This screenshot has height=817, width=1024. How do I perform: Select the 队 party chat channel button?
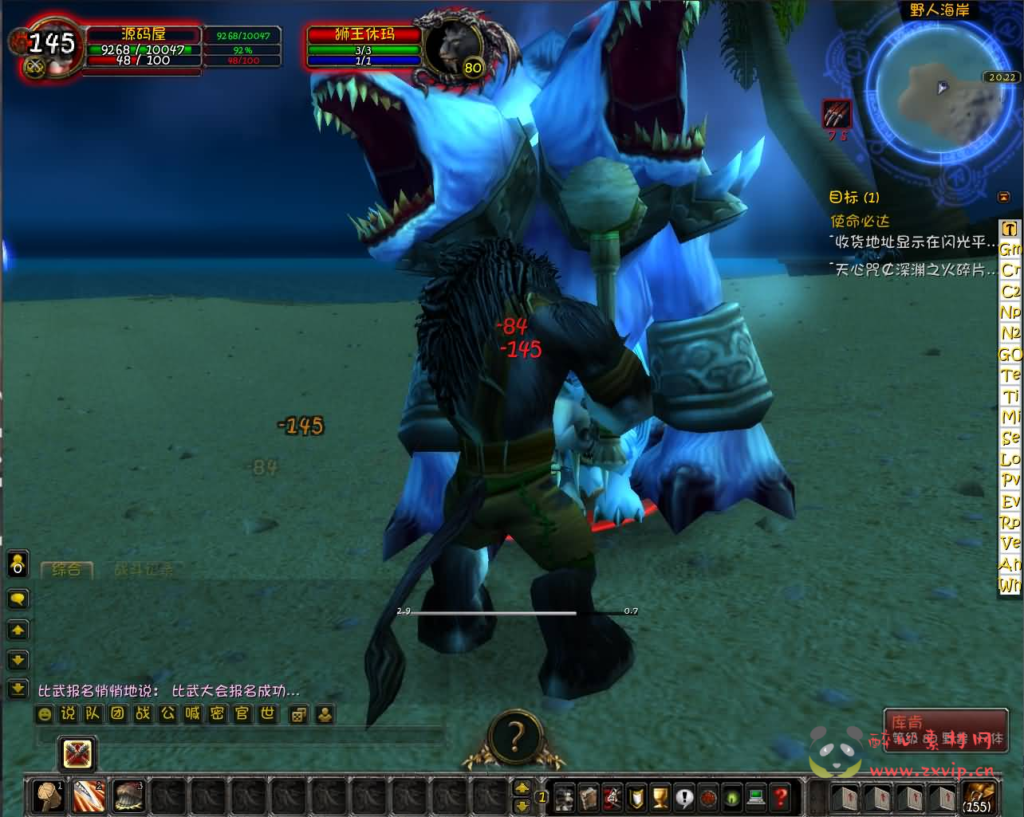(93, 714)
